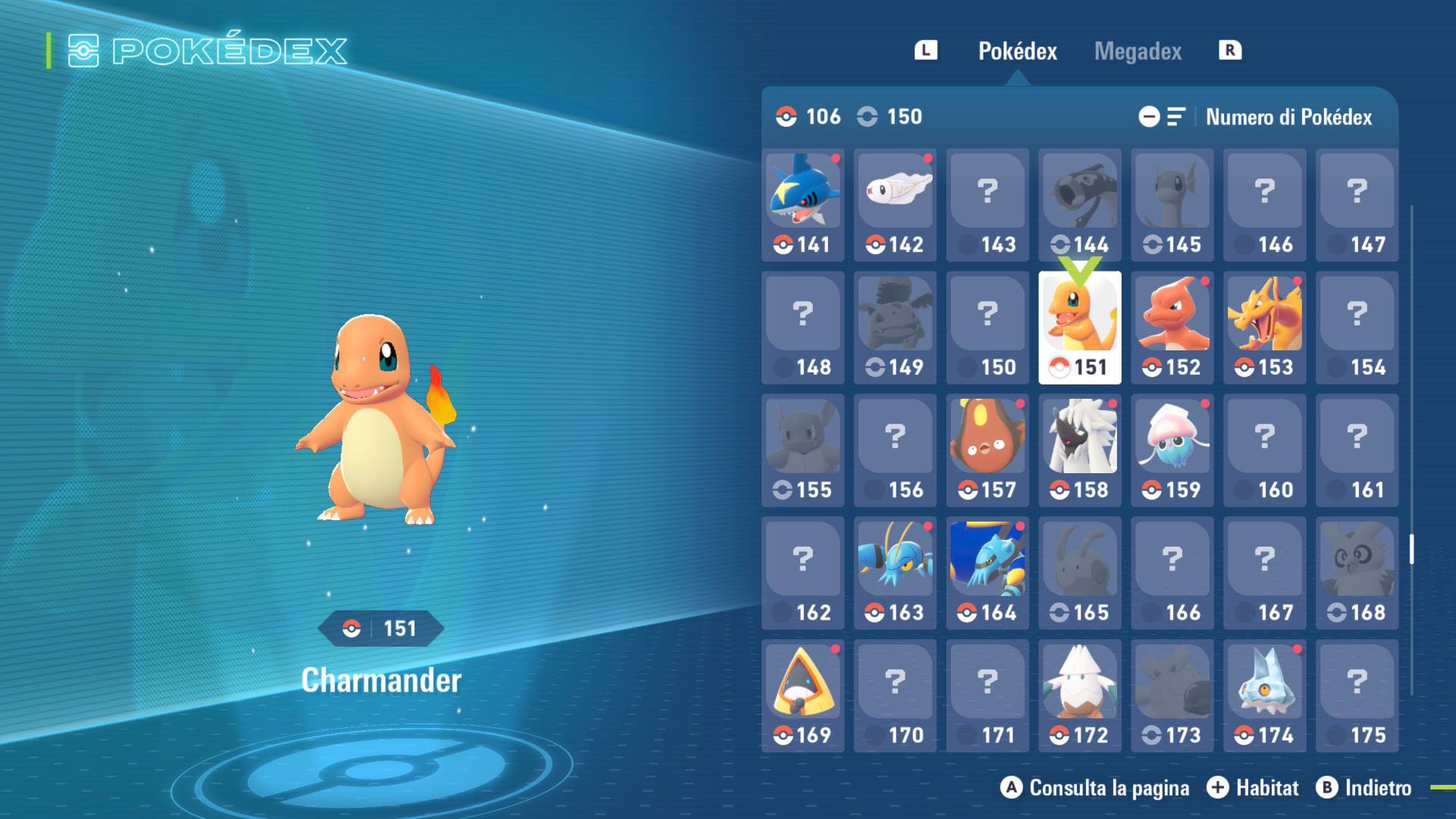Select unknown entry number 143
Image resolution: width=1456 pixels, height=819 pixels.
[x=987, y=205]
